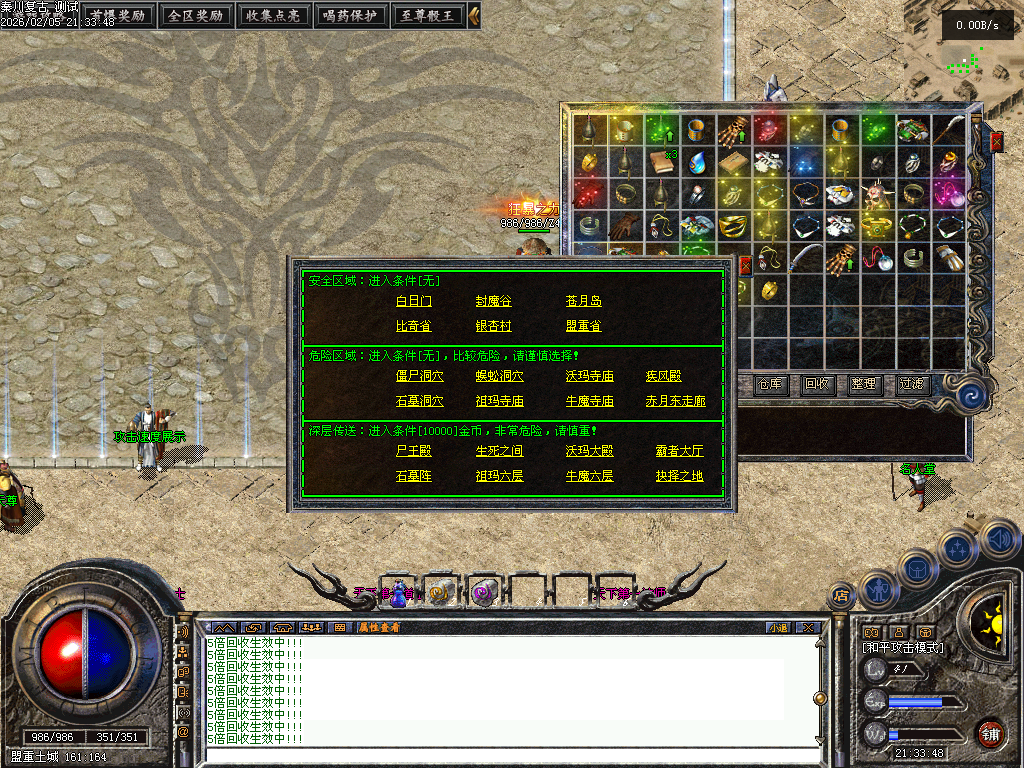Open the 过滤 filter option
Viewport: 1024px width, 768px height.
coord(911,384)
